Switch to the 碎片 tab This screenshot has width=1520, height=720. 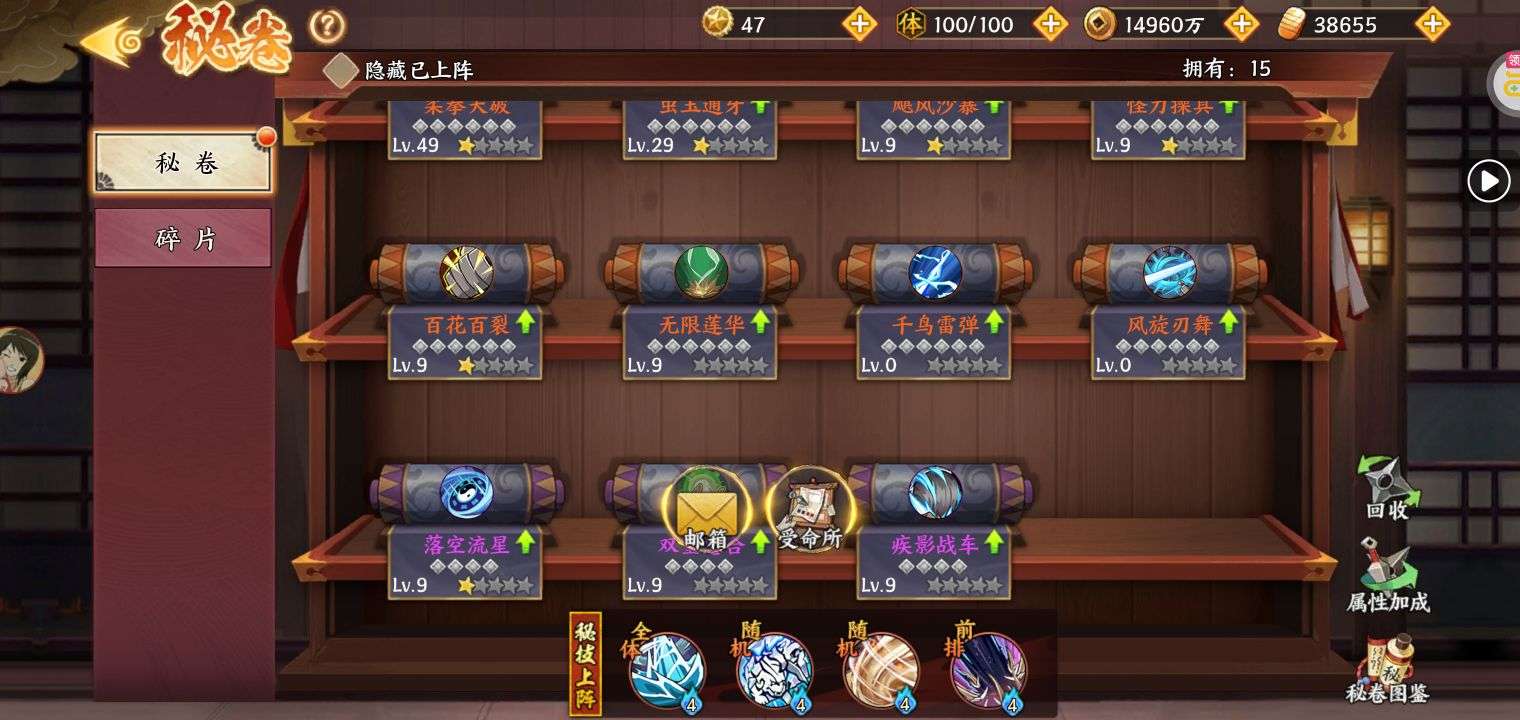183,239
